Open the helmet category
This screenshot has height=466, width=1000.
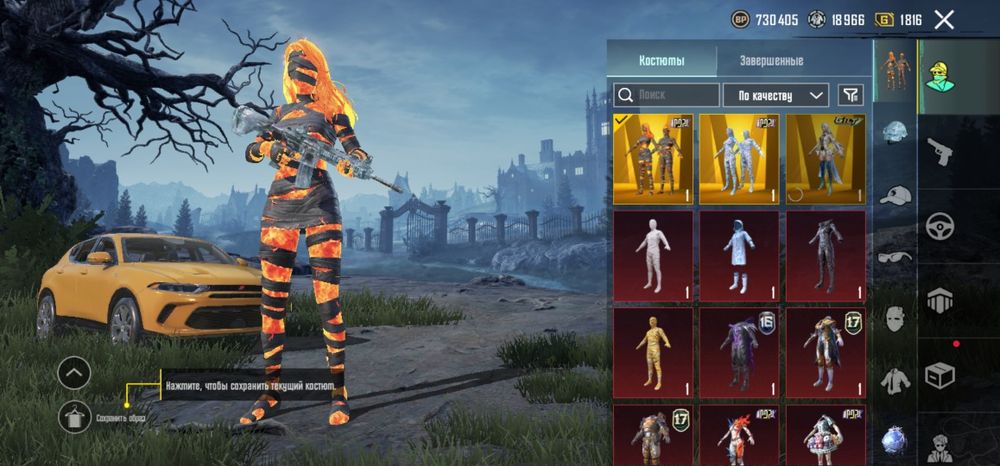click(x=894, y=132)
